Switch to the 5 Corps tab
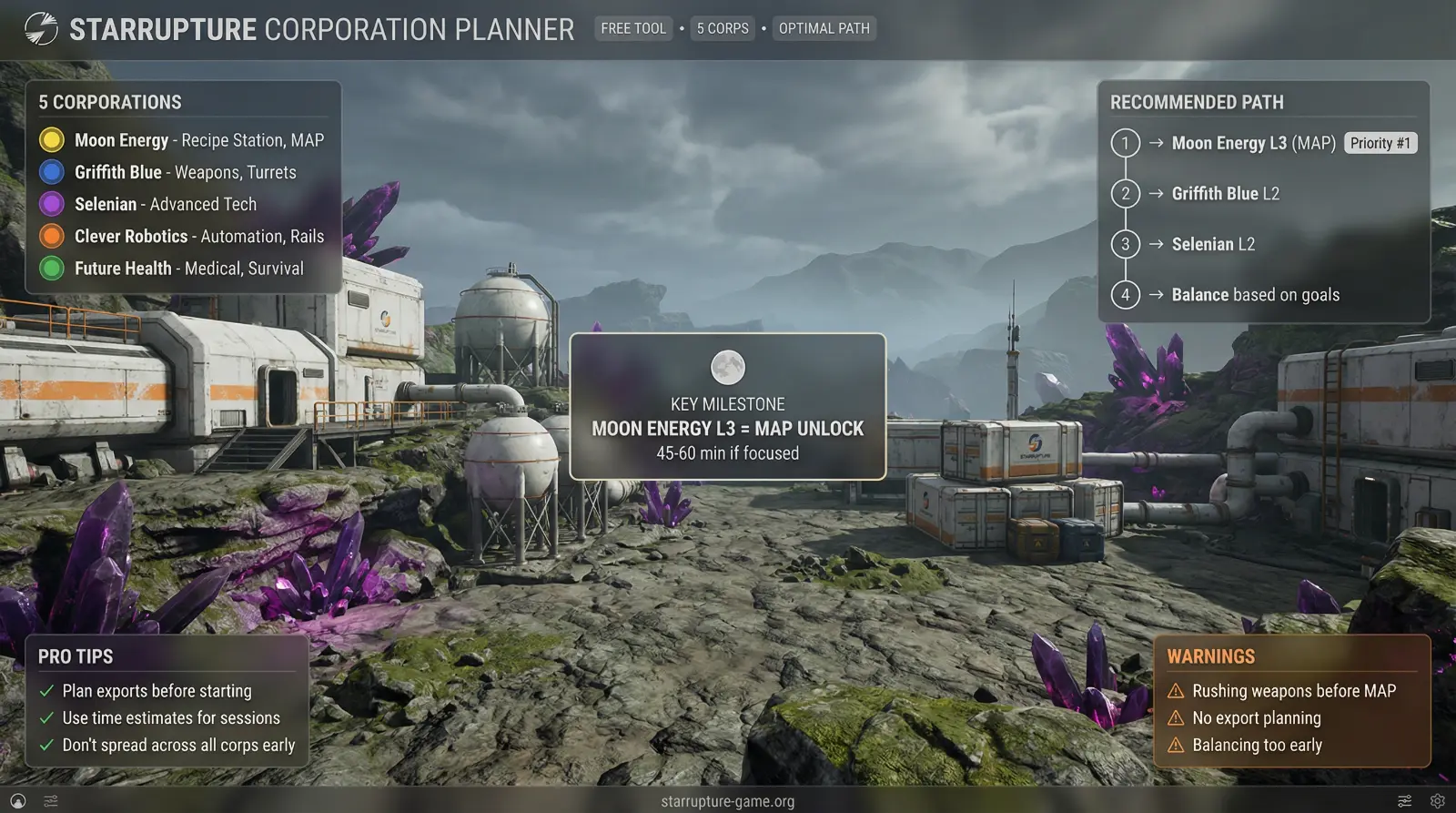 click(723, 28)
